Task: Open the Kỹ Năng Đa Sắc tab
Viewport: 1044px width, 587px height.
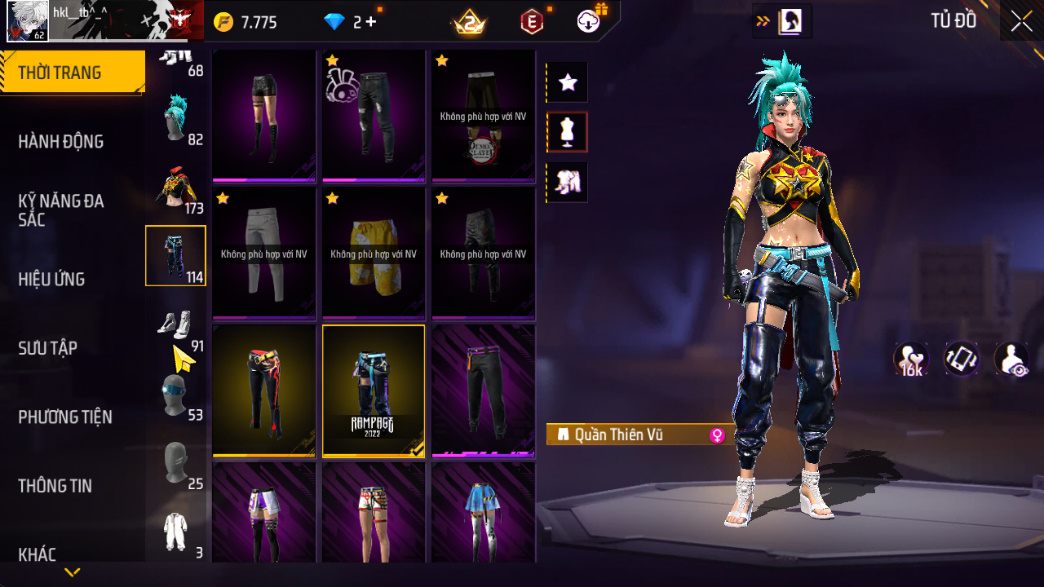Action: [x=60, y=209]
